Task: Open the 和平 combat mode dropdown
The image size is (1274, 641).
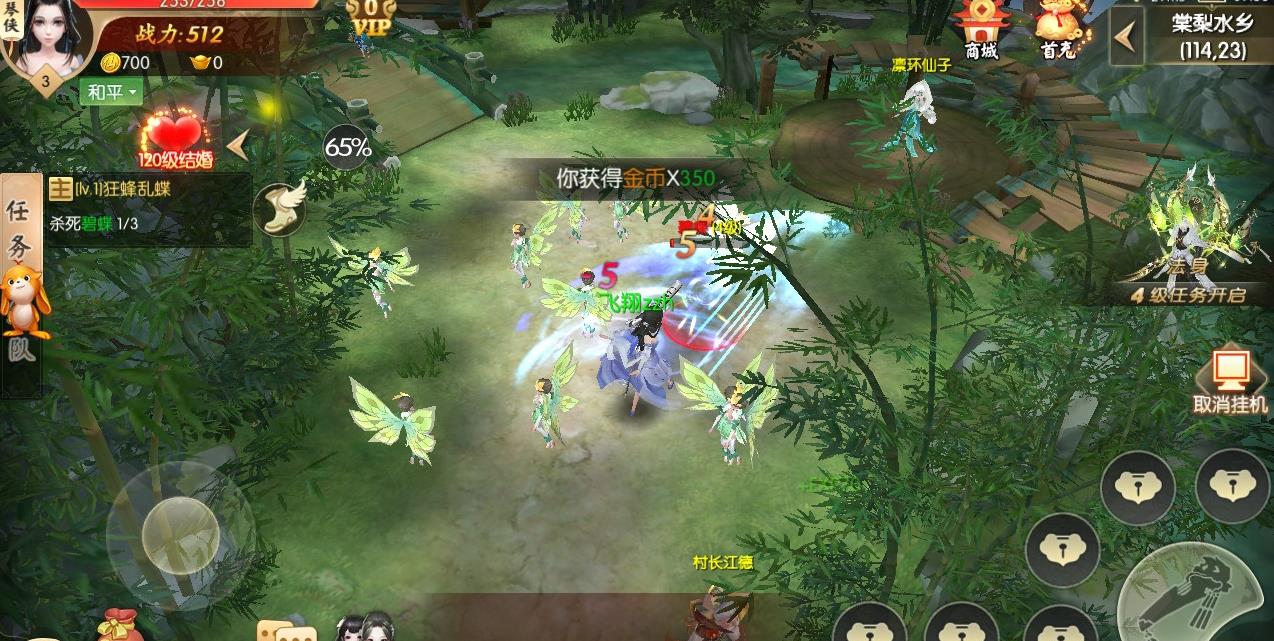Action: point(111,93)
